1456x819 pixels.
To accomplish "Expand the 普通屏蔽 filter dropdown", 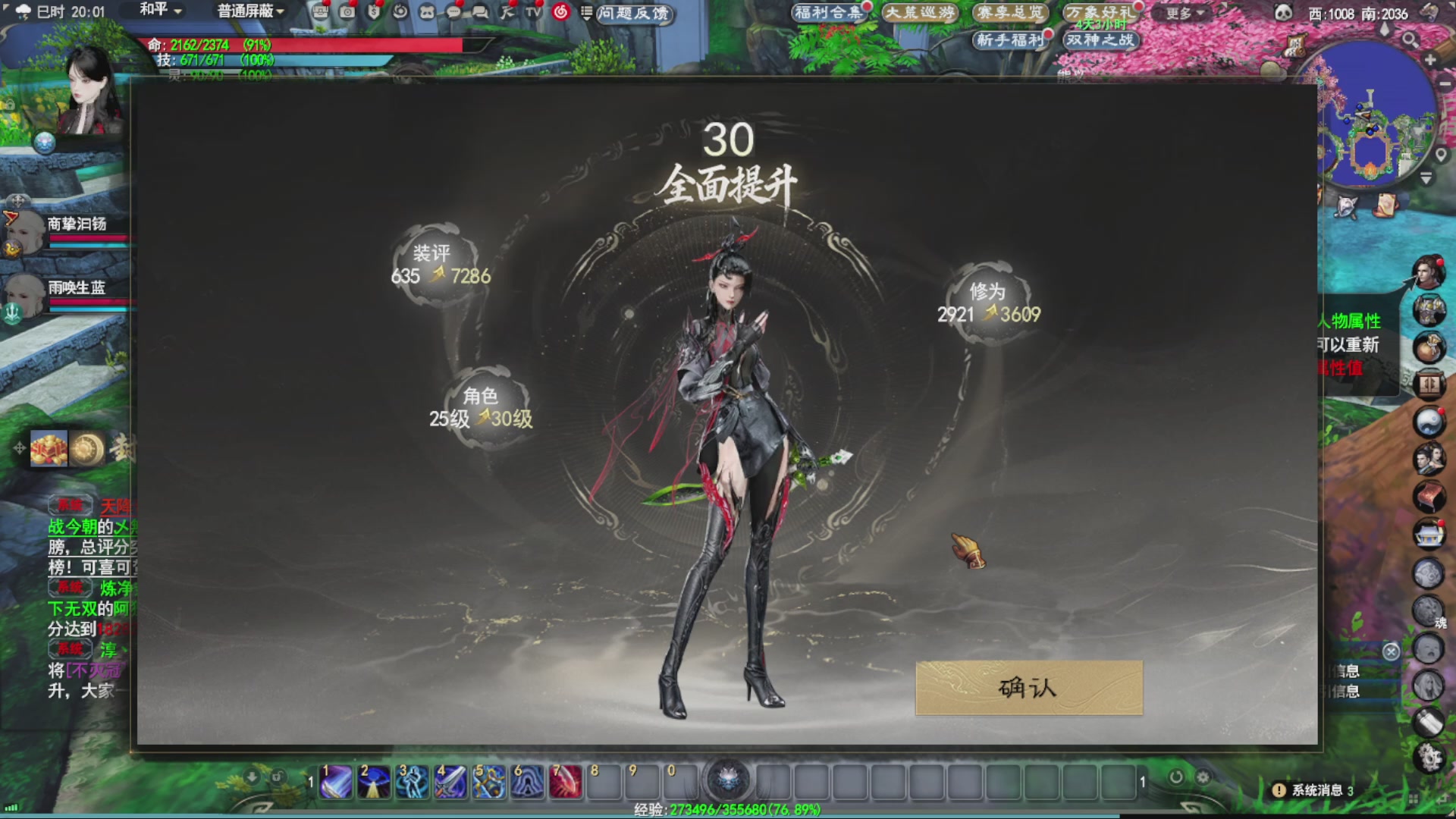I will pos(247,12).
